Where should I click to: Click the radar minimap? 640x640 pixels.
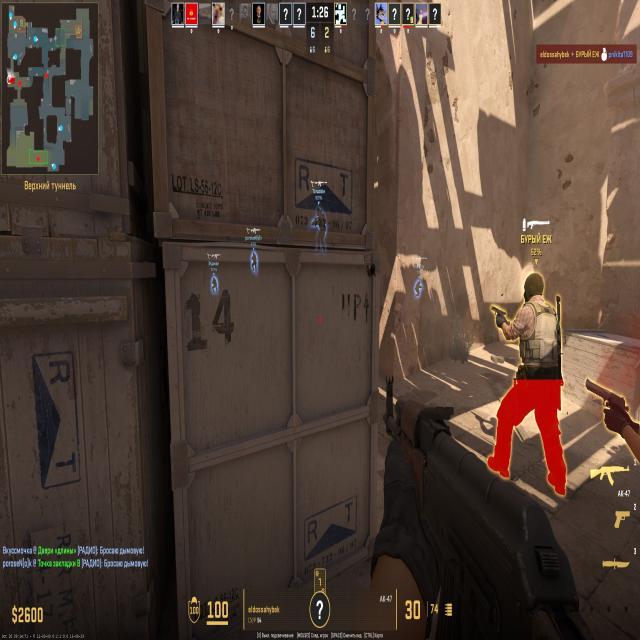point(52,88)
